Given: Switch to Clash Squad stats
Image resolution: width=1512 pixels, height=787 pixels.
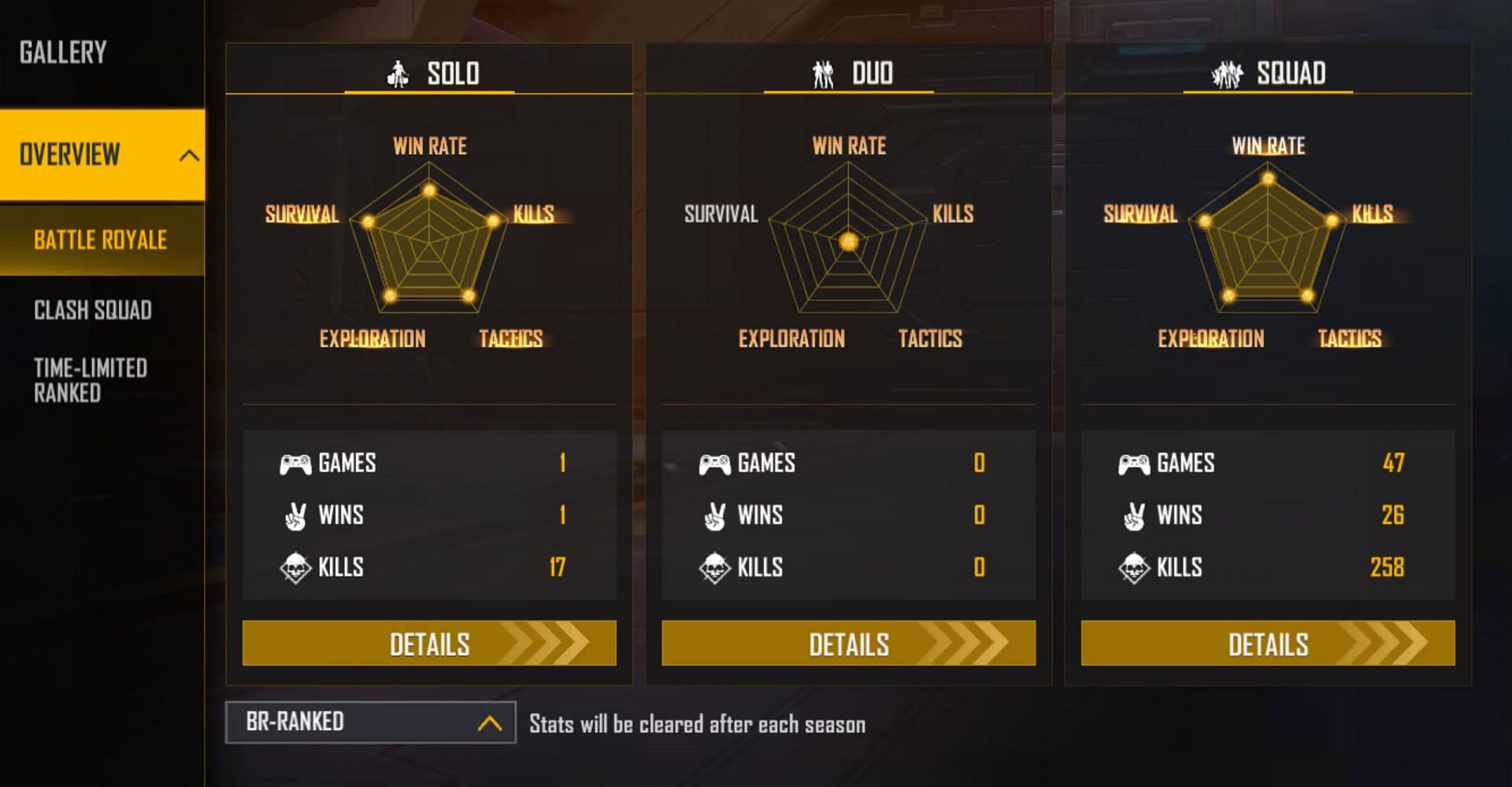Looking at the screenshot, I should pos(93,310).
